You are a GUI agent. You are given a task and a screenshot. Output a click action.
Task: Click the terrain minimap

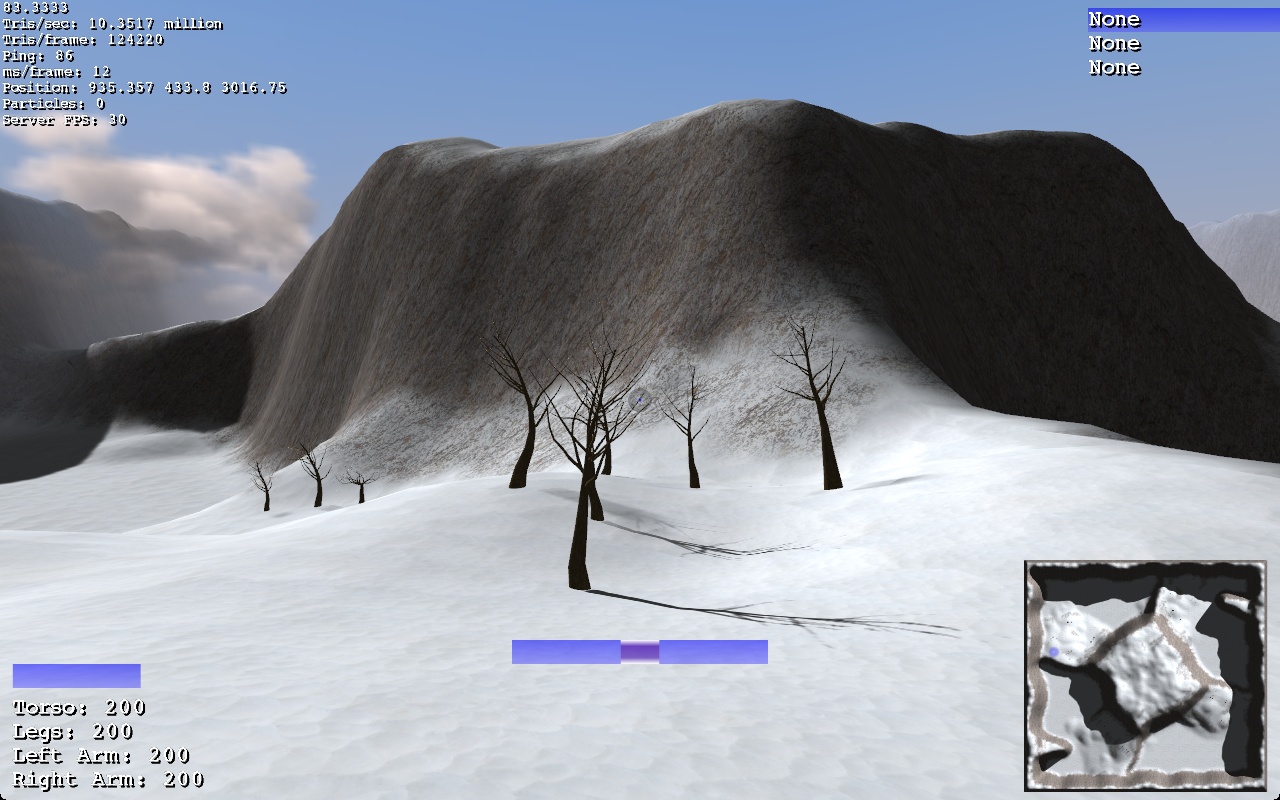[1145, 676]
